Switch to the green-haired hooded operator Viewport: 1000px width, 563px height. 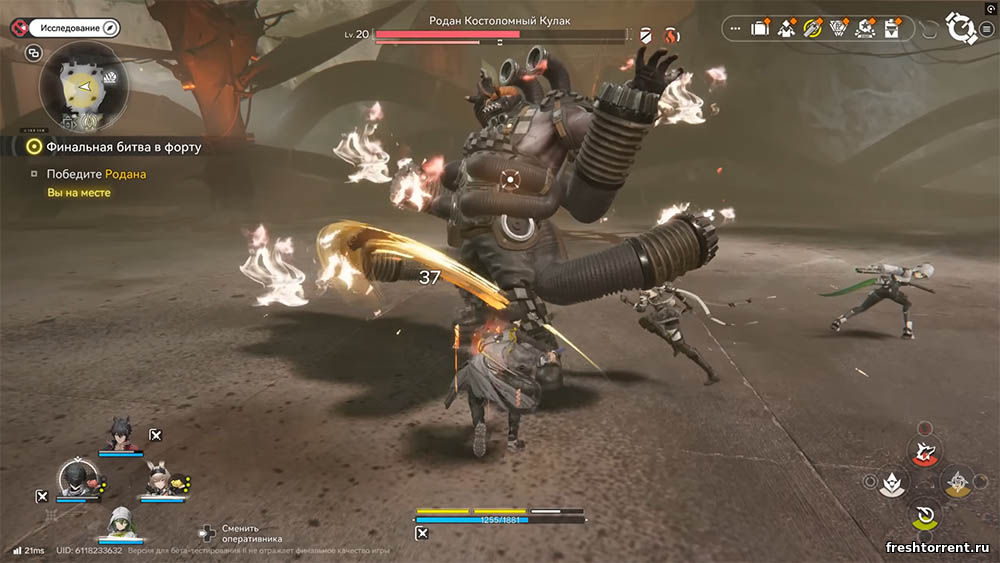[x=119, y=523]
